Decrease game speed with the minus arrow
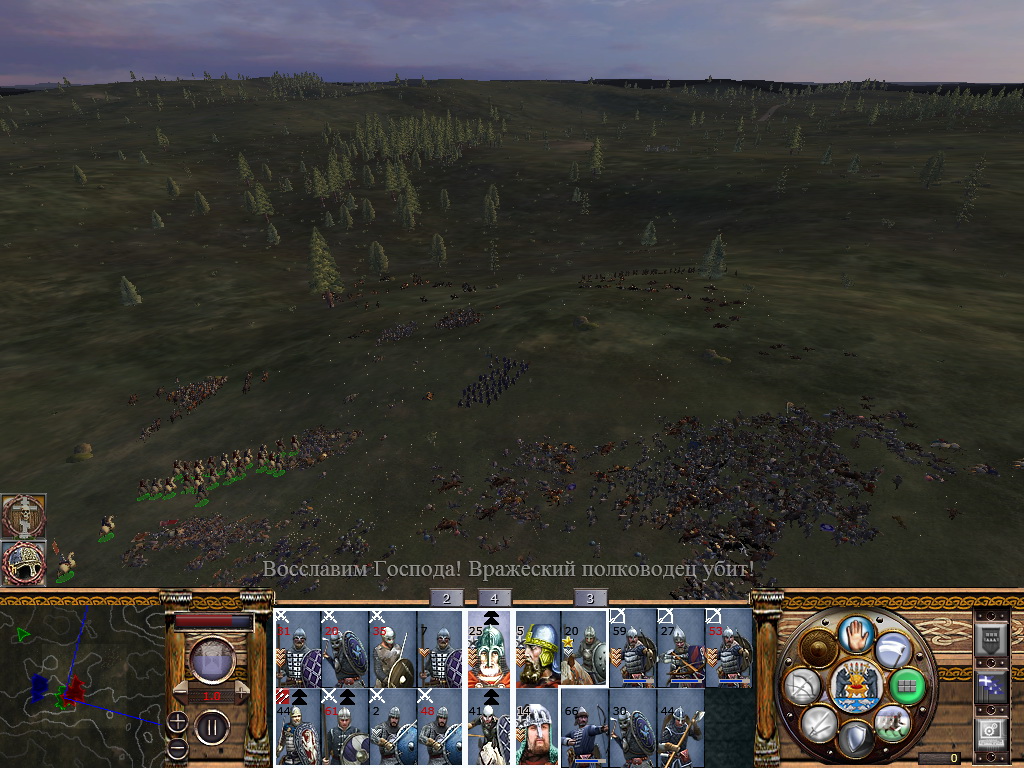This screenshot has height=768, width=1024. [x=181, y=691]
